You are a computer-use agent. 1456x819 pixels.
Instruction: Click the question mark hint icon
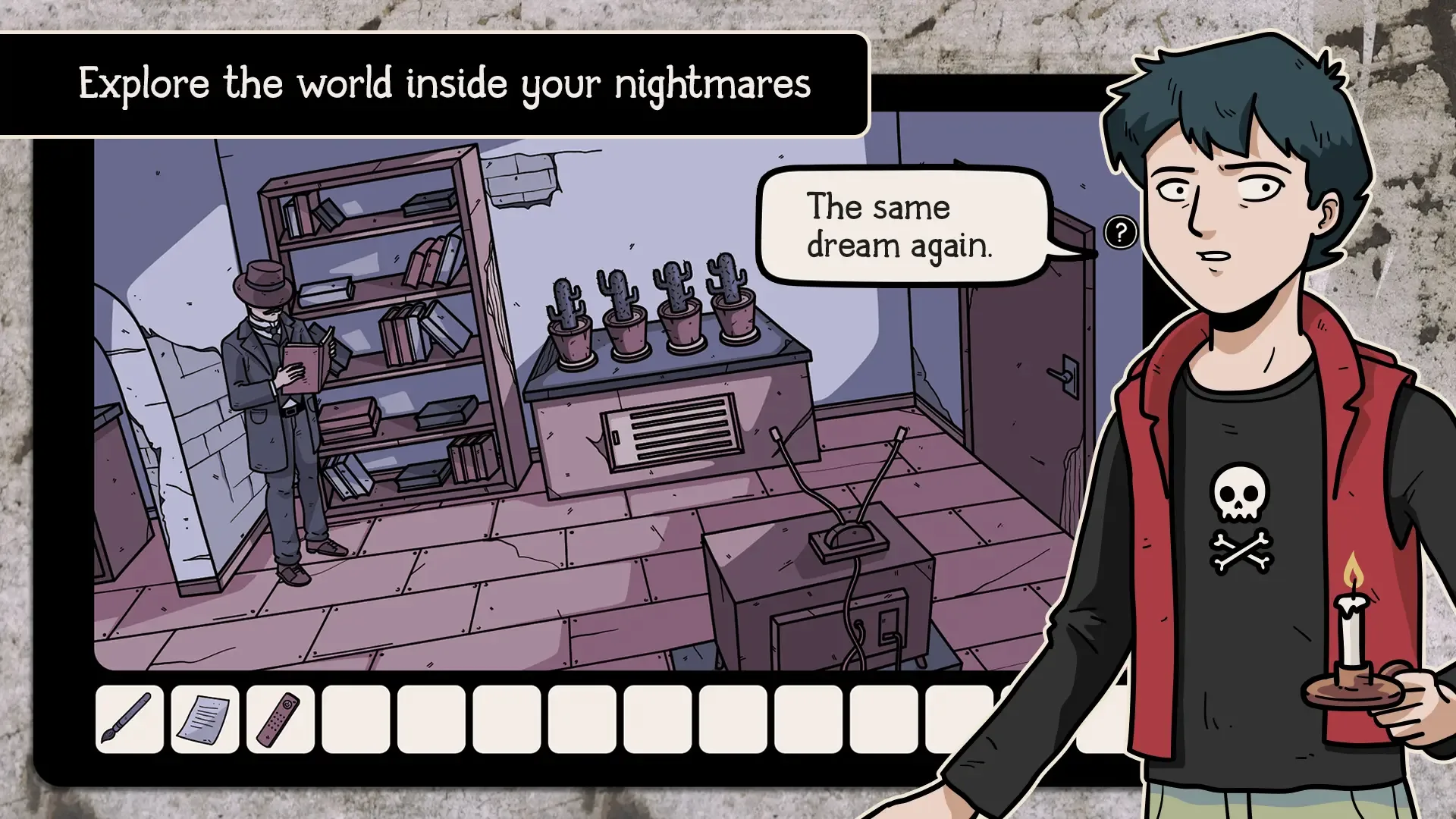1120,231
